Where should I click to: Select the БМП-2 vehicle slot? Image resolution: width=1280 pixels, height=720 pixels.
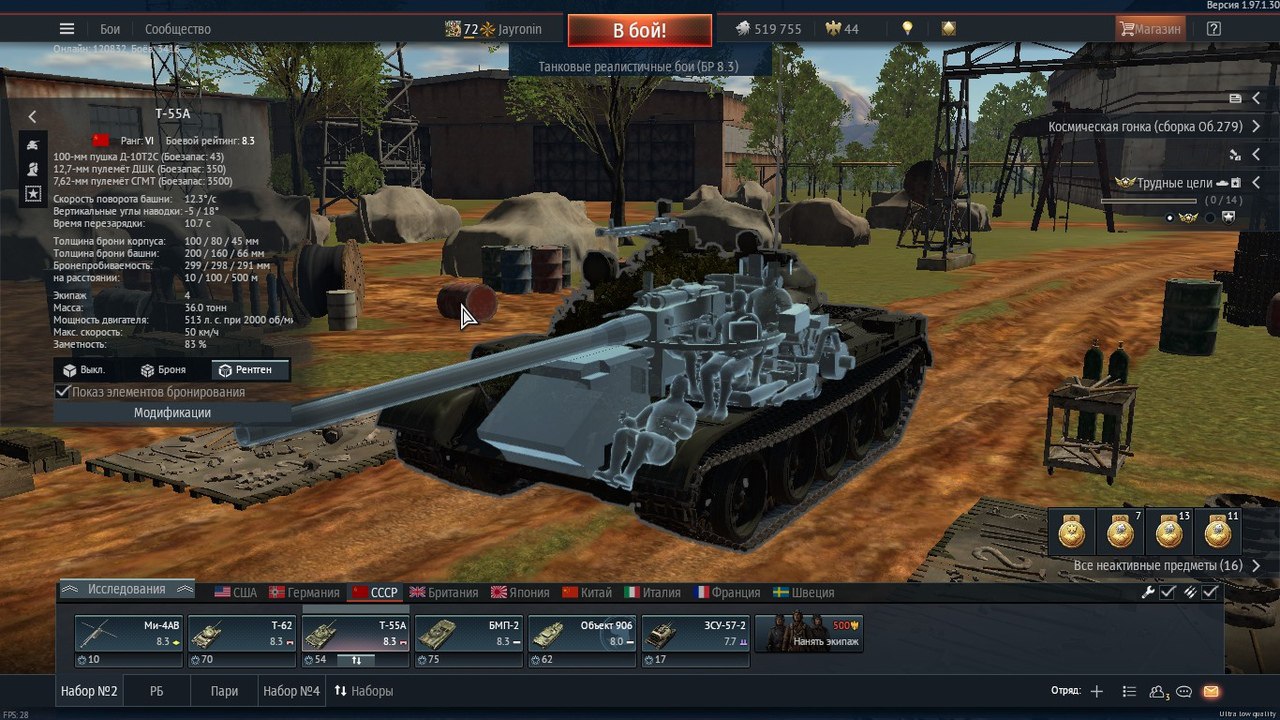[468, 634]
